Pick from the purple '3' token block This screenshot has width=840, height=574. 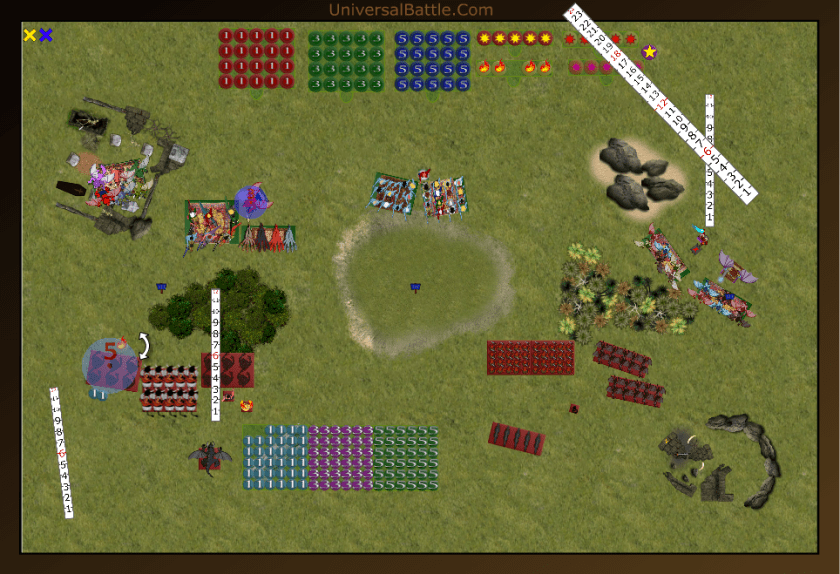pos(340,457)
